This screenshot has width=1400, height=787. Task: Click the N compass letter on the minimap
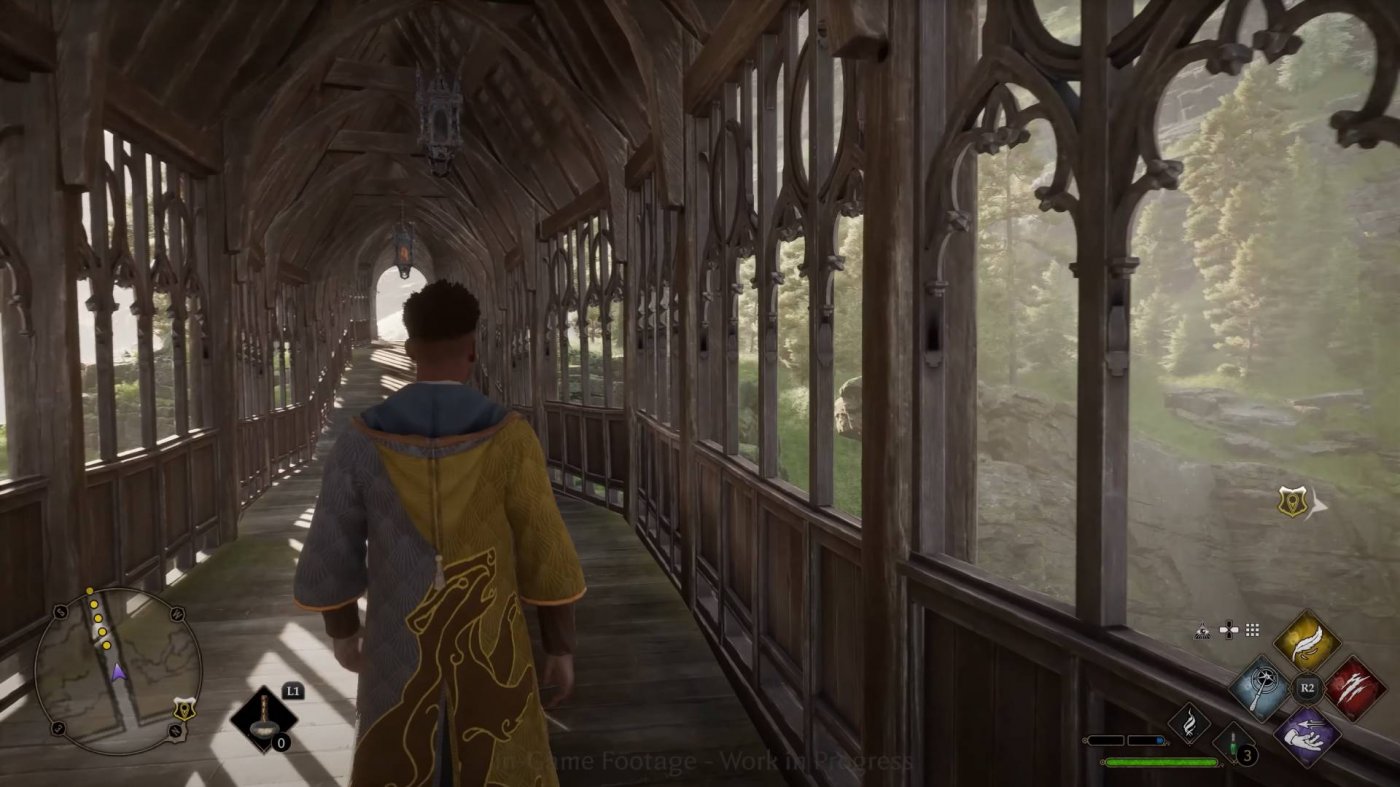click(174, 730)
